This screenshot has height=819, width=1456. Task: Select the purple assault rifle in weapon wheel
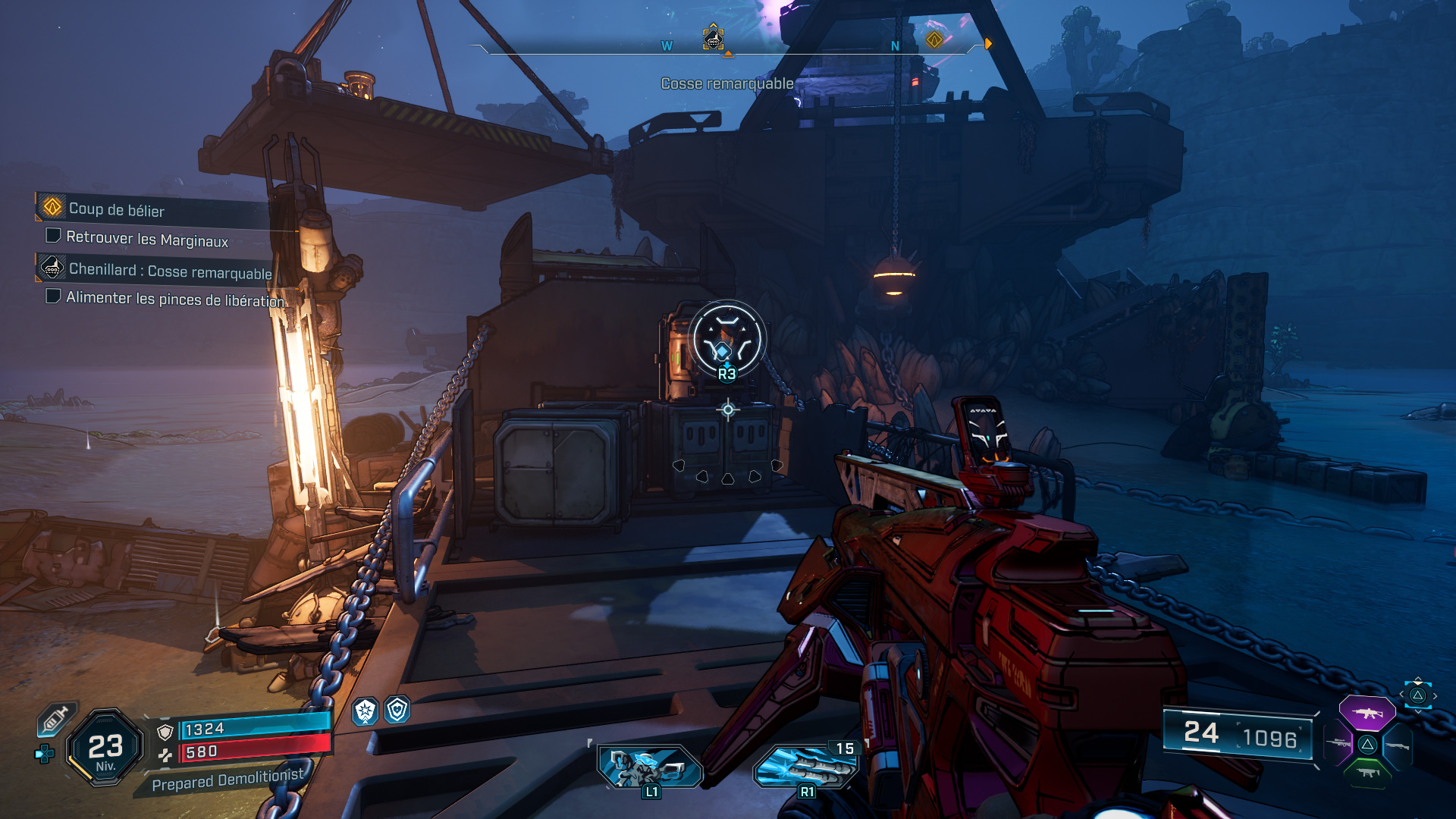(1368, 714)
